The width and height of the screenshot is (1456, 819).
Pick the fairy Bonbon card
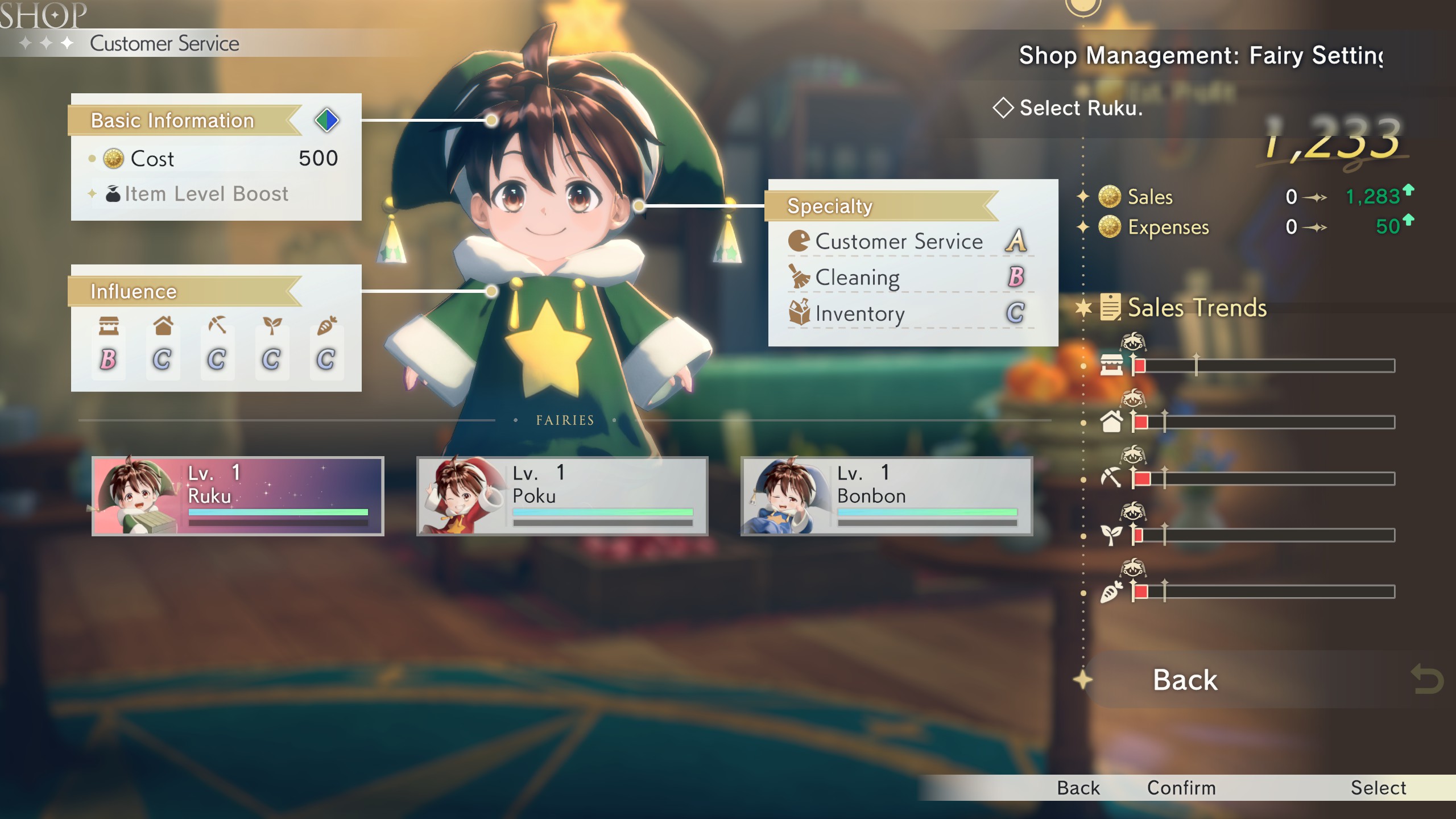click(x=887, y=495)
